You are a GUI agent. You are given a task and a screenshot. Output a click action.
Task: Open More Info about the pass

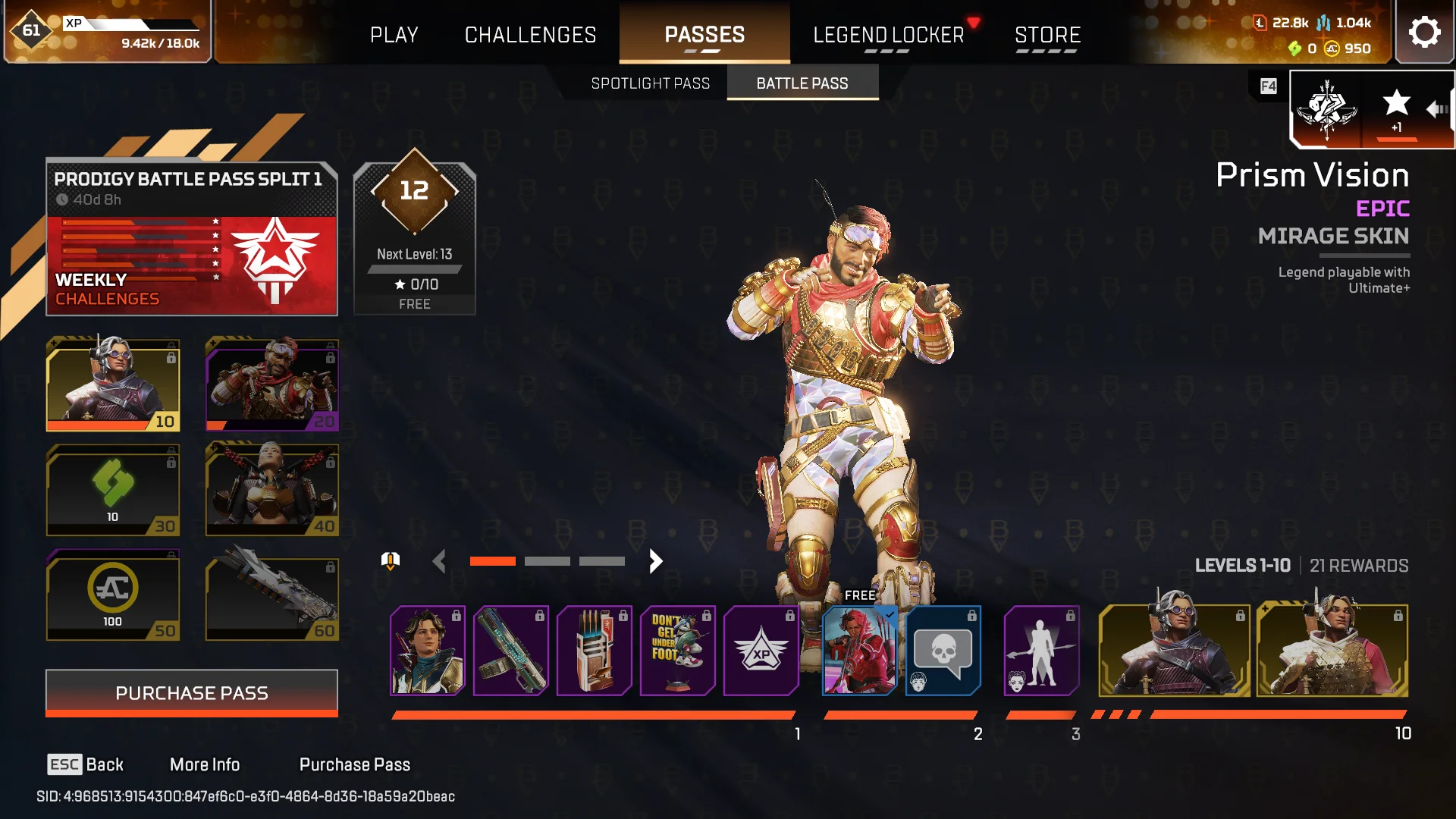pos(205,764)
